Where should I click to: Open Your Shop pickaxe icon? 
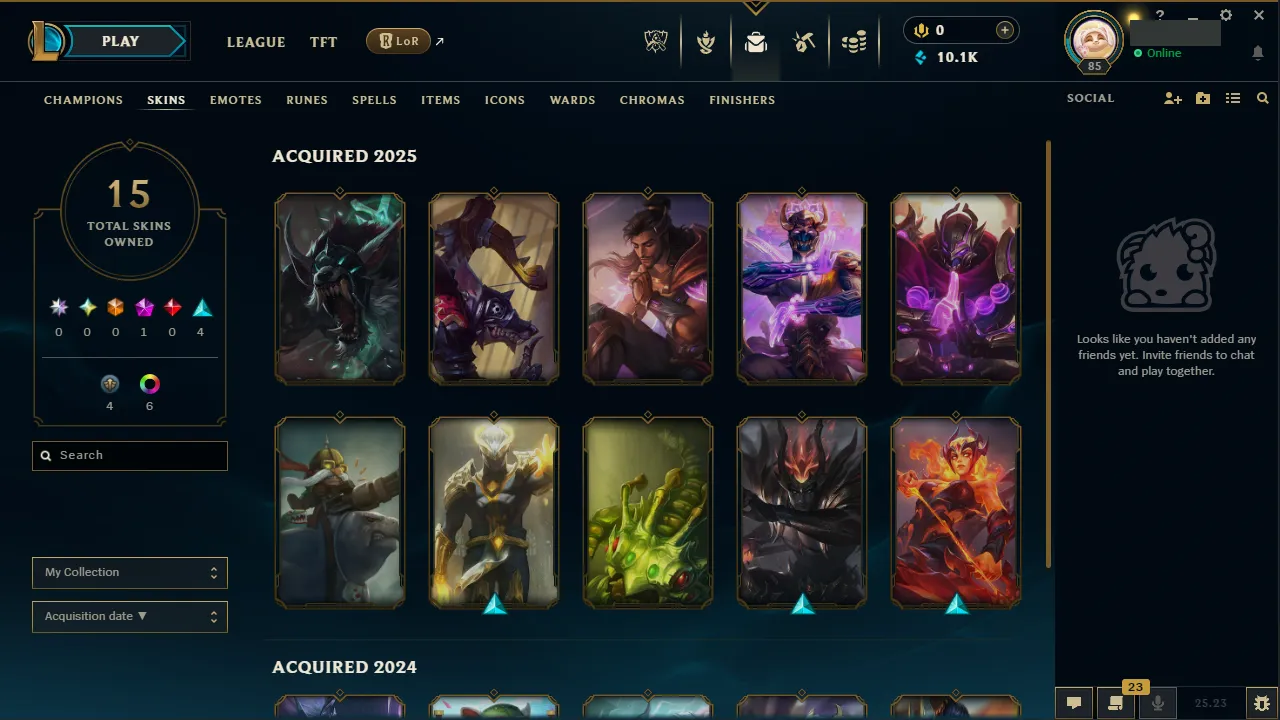tap(804, 41)
